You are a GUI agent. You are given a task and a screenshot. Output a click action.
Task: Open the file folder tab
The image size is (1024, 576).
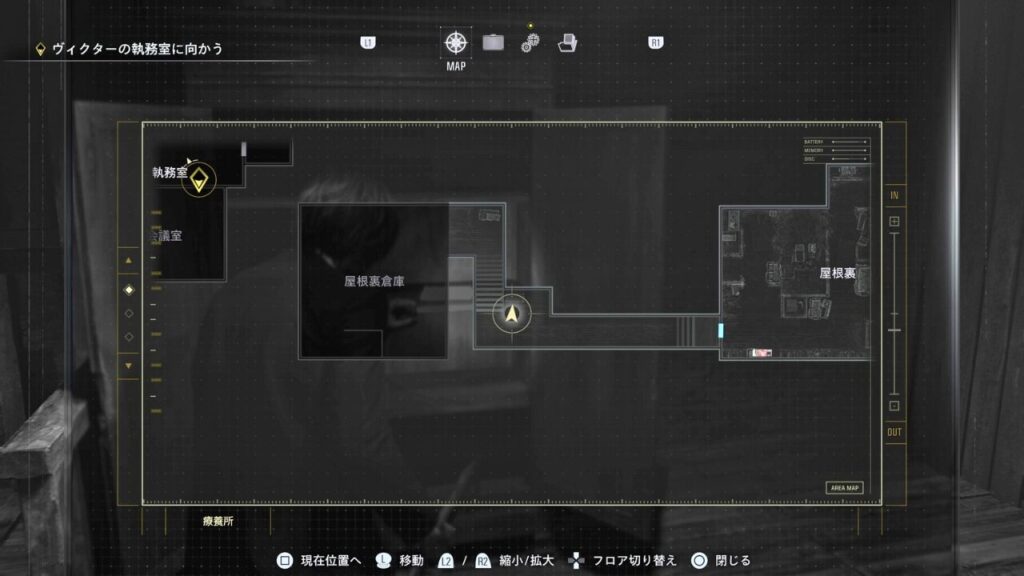[x=567, y=43]
